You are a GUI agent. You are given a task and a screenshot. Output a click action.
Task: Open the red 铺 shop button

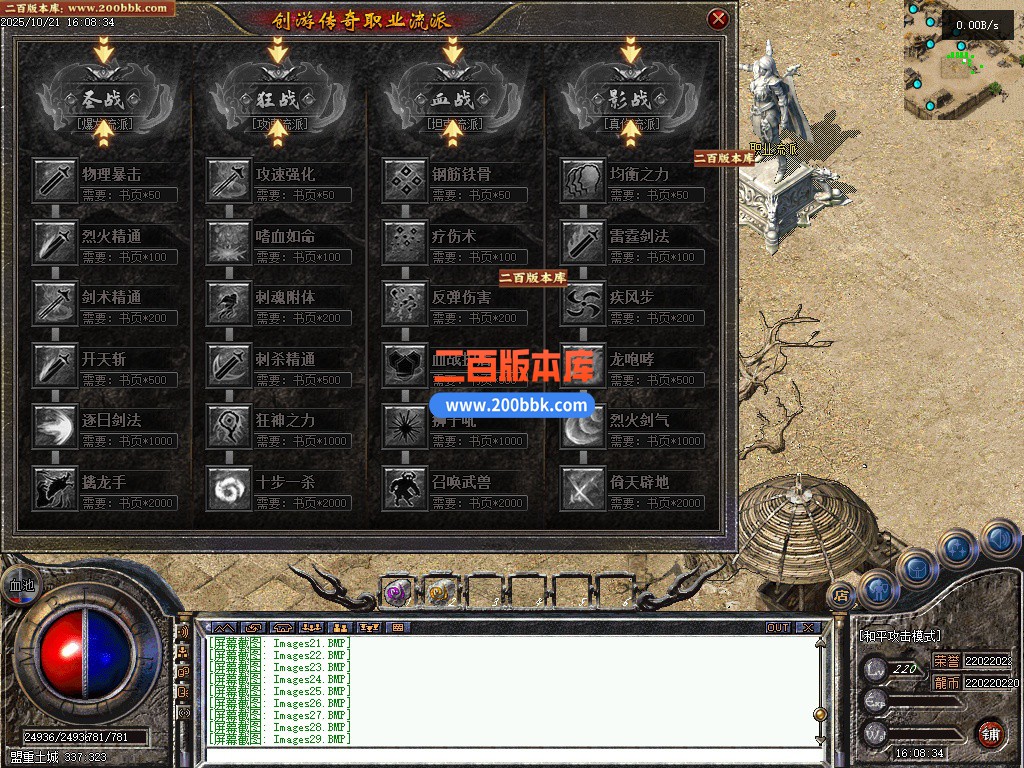[989, 733]
